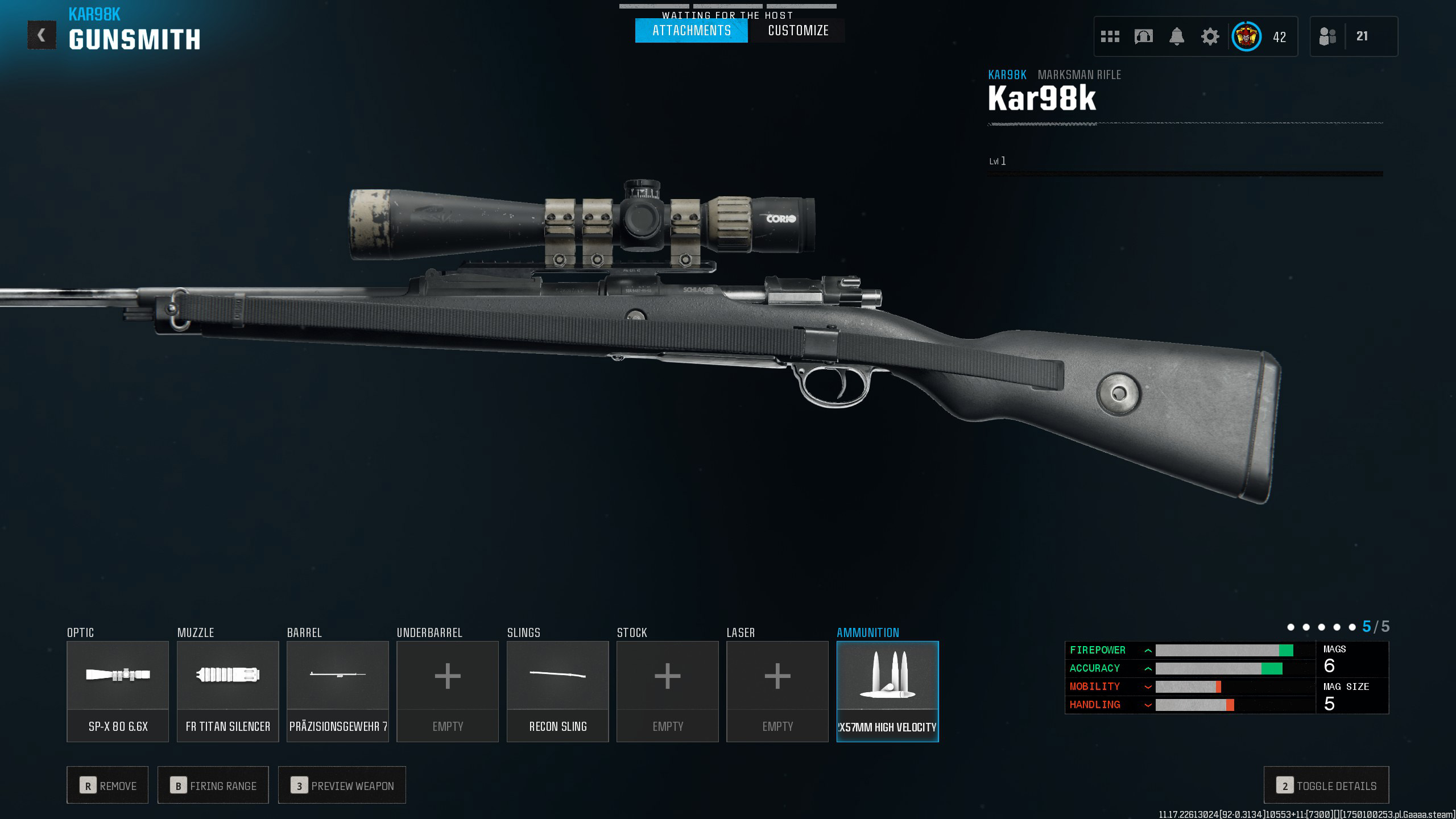
Task: Add an attachment to the empty Underbarrel slot
Action: pos(448,691)
